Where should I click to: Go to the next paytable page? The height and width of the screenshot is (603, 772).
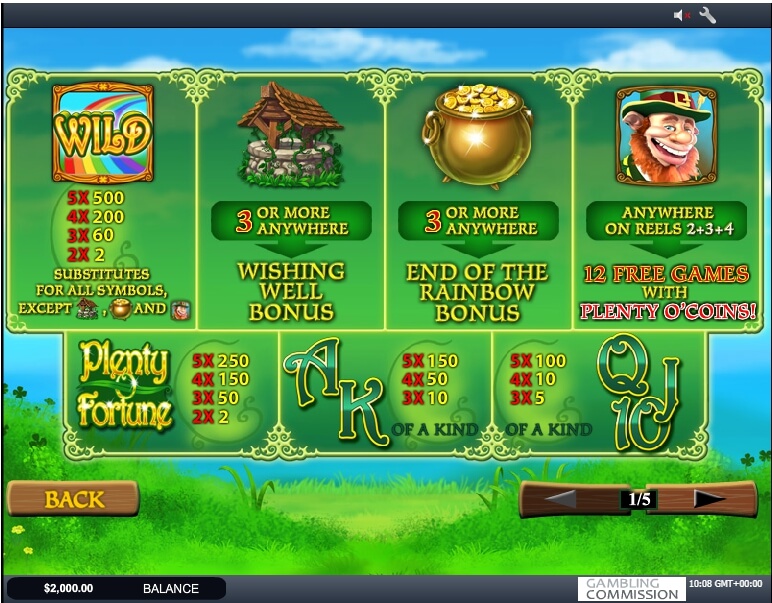coord(708,498)
